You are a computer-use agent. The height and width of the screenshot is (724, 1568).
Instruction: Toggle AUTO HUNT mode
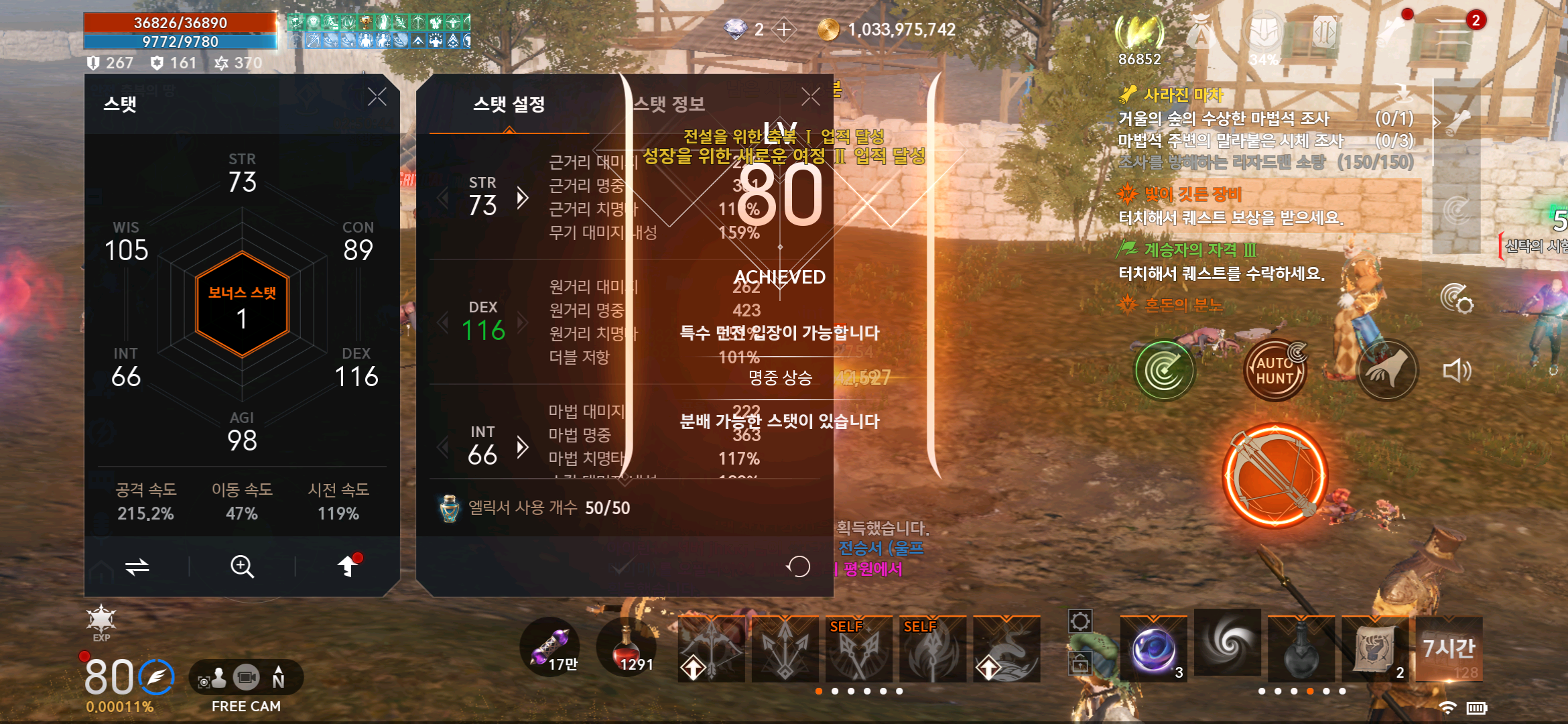point(1275,369)
